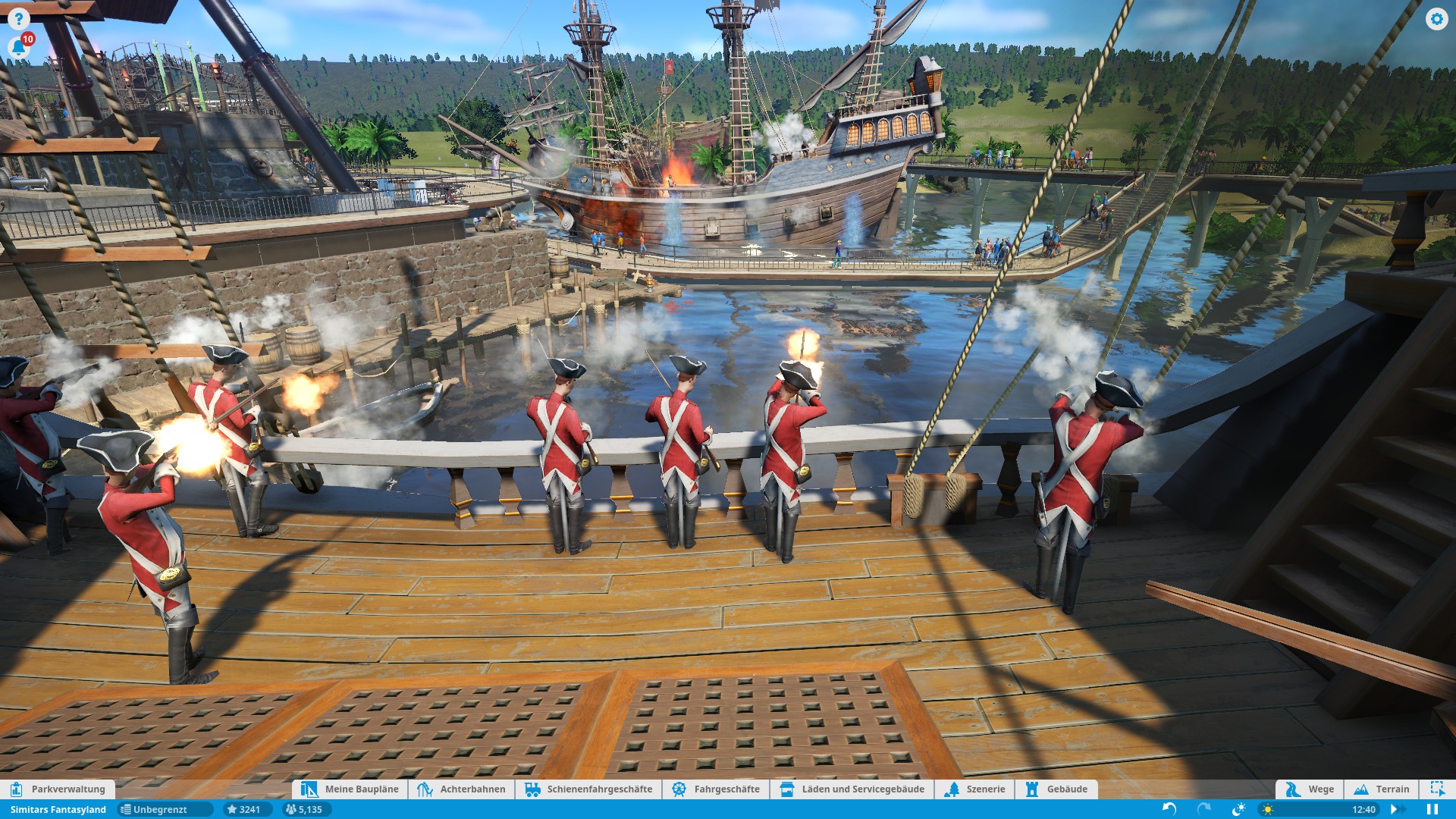Activate the multi-select box tool

[1437, 789]
